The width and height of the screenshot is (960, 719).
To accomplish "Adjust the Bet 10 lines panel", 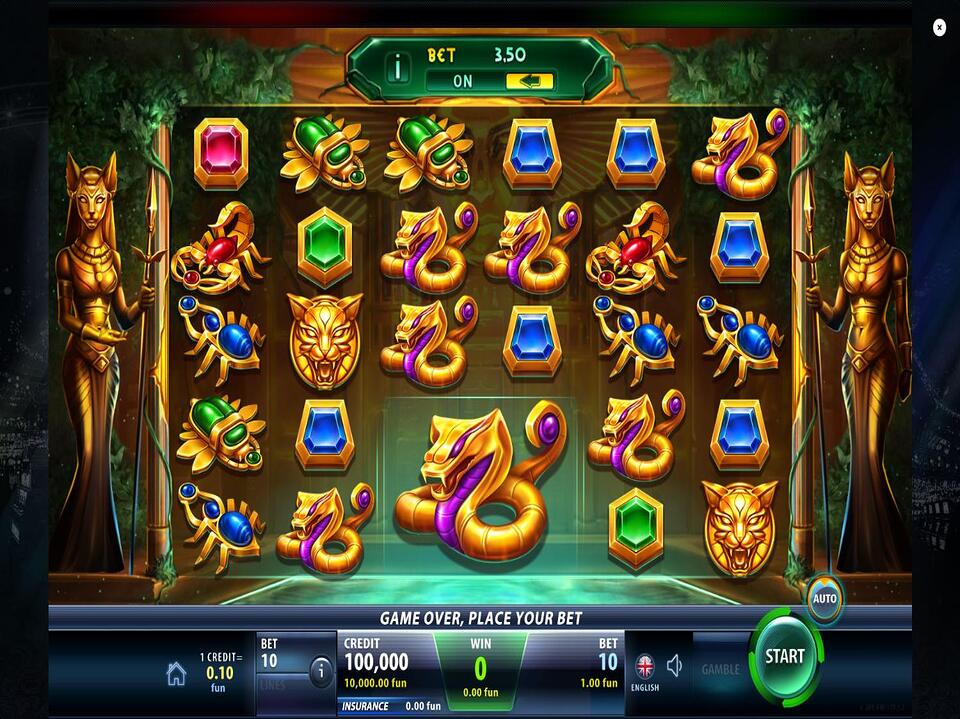I will coord(280,661).
